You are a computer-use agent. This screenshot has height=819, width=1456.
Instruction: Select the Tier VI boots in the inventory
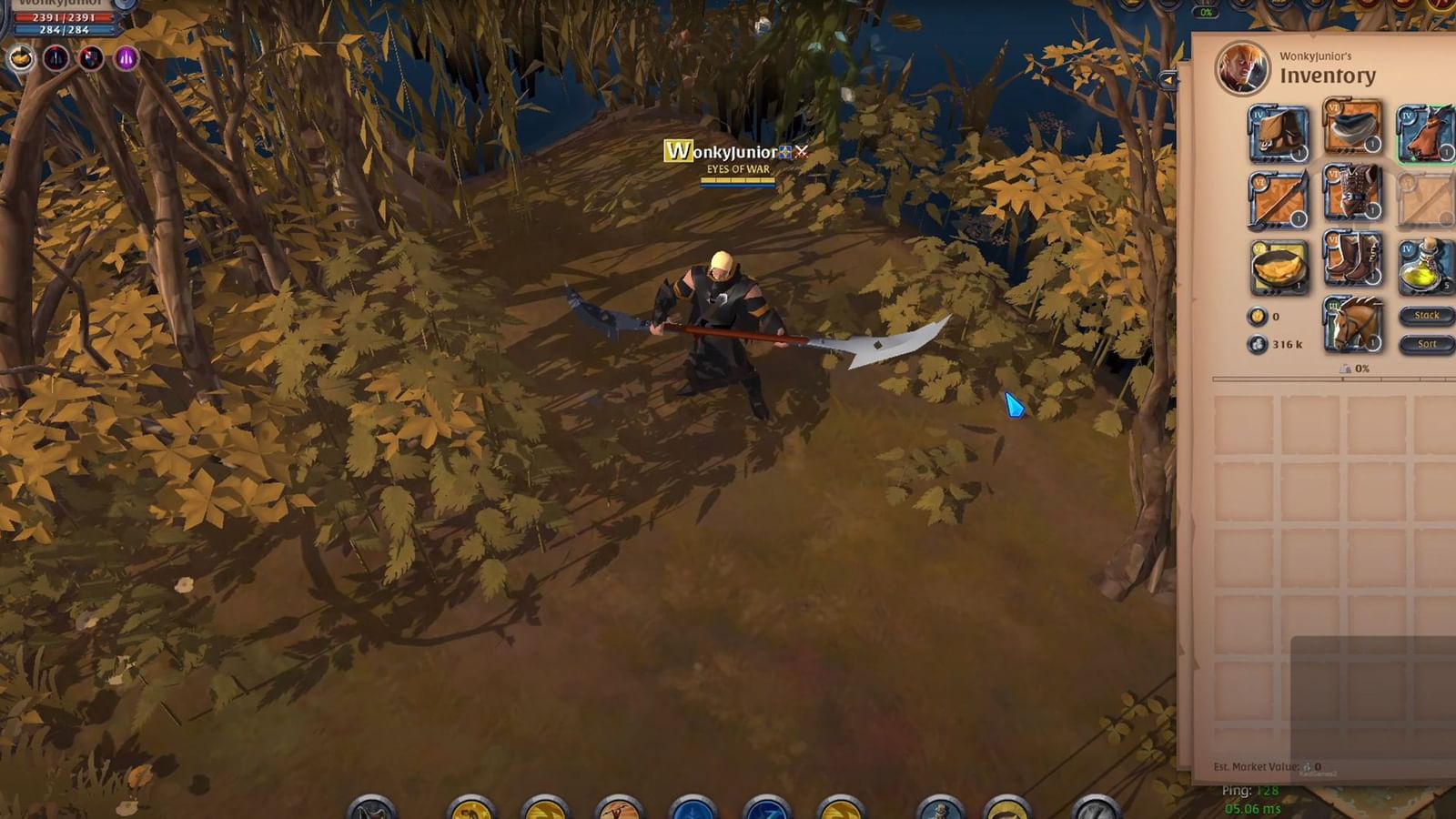pos(1353,260)
